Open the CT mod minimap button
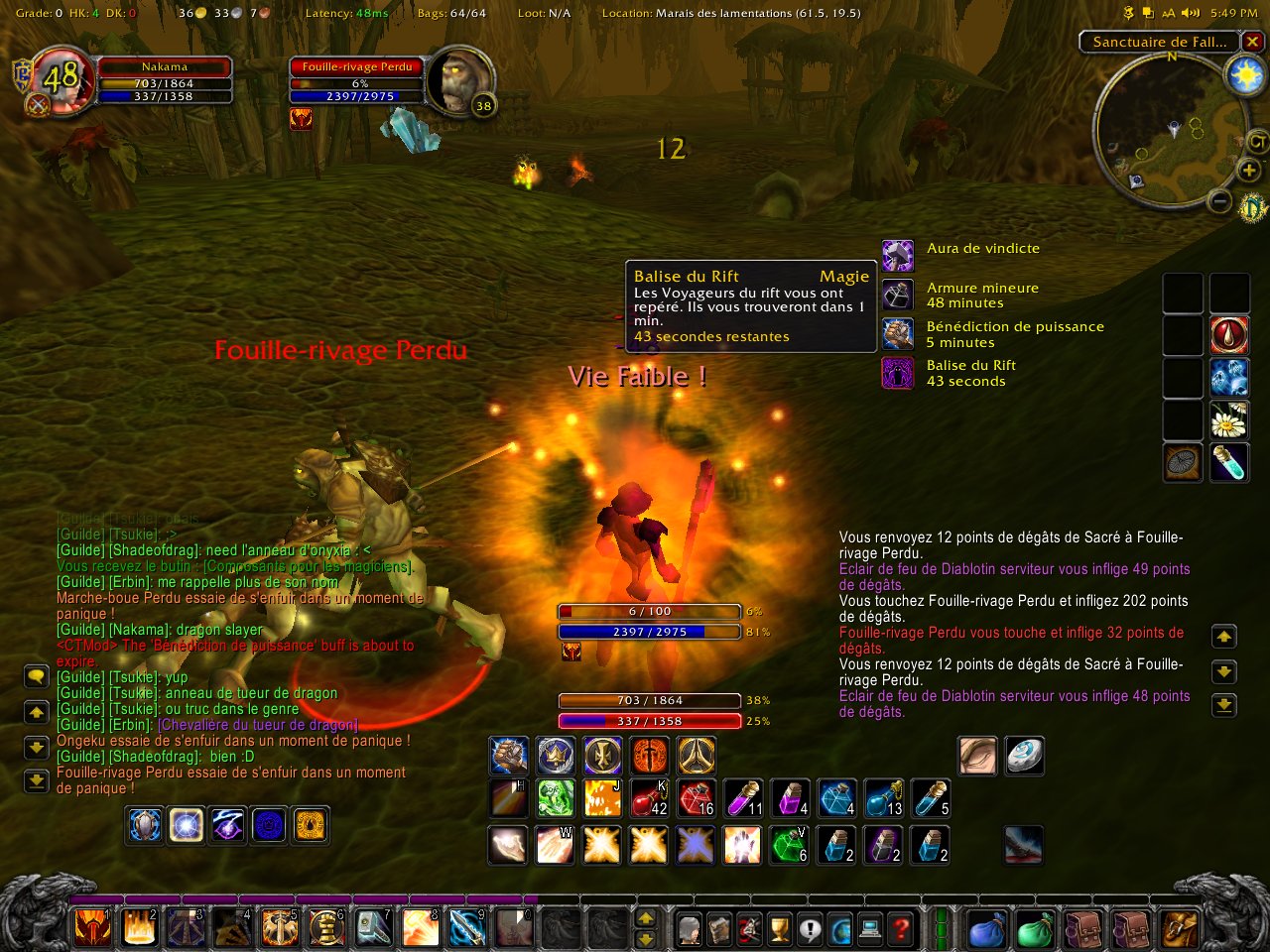The height and width of the screenshot is (952, 1270). 1257,143
